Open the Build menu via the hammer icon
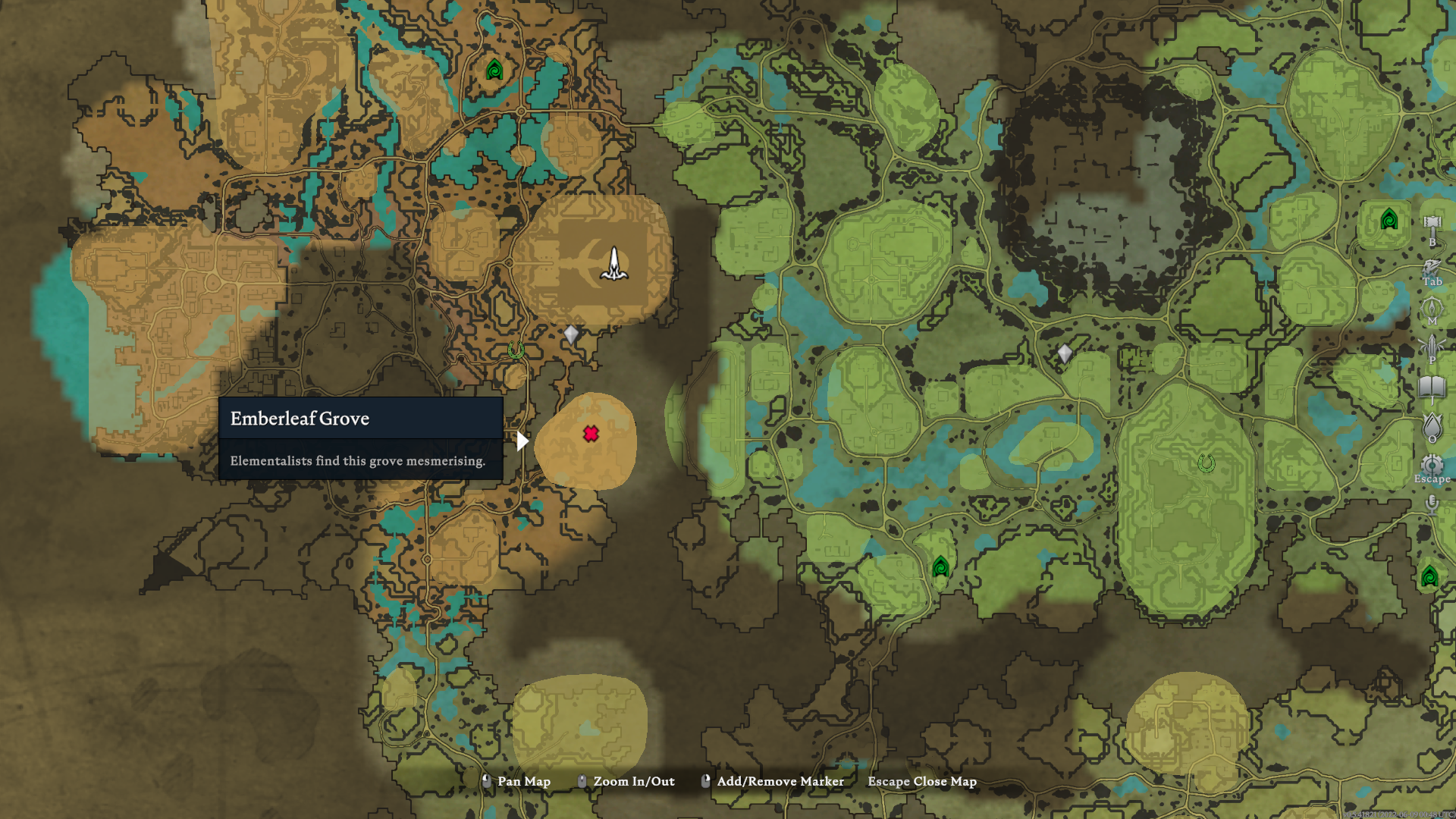 point(1431,222)
